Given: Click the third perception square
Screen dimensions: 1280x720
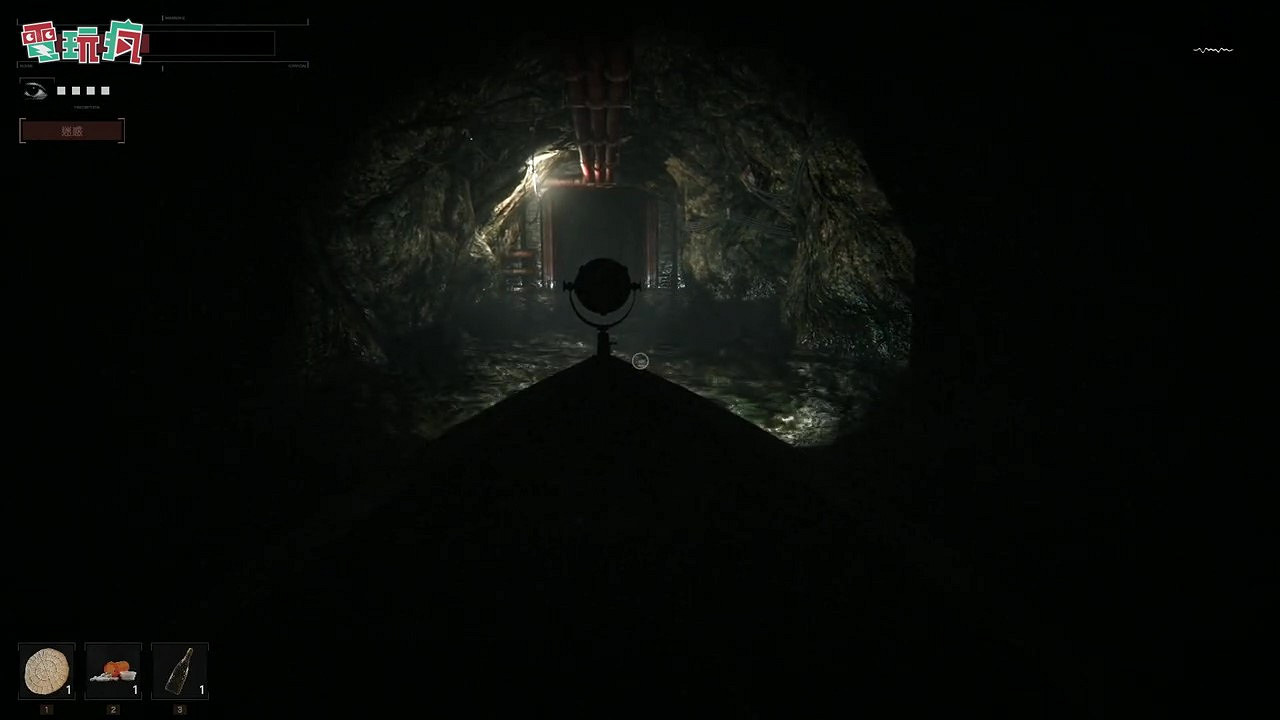Looking at the screenshot, I should pos(90,90).
